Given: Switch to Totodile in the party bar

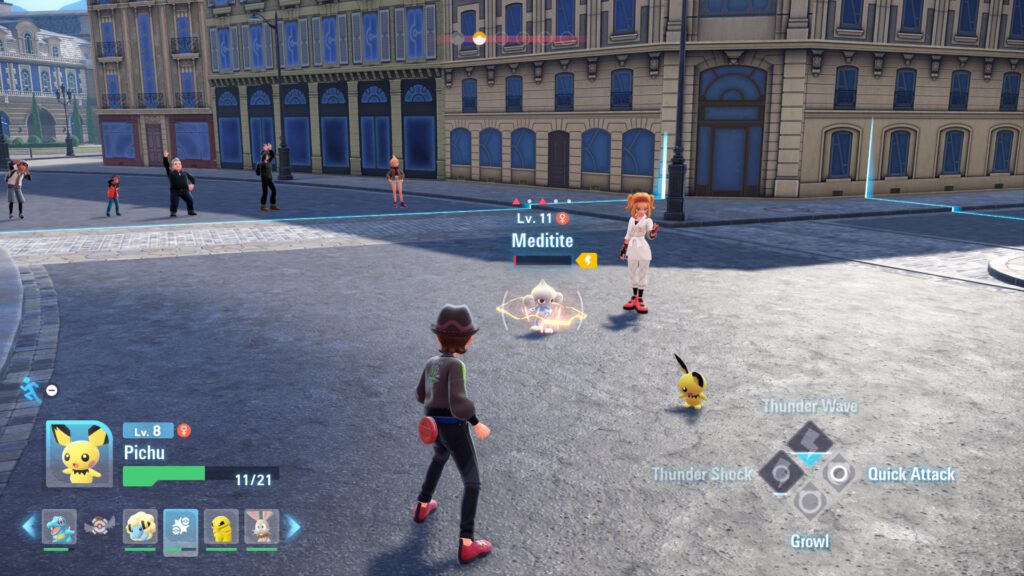Looking at the screenshot, I should pyautogui.click(x=59, y=526).
